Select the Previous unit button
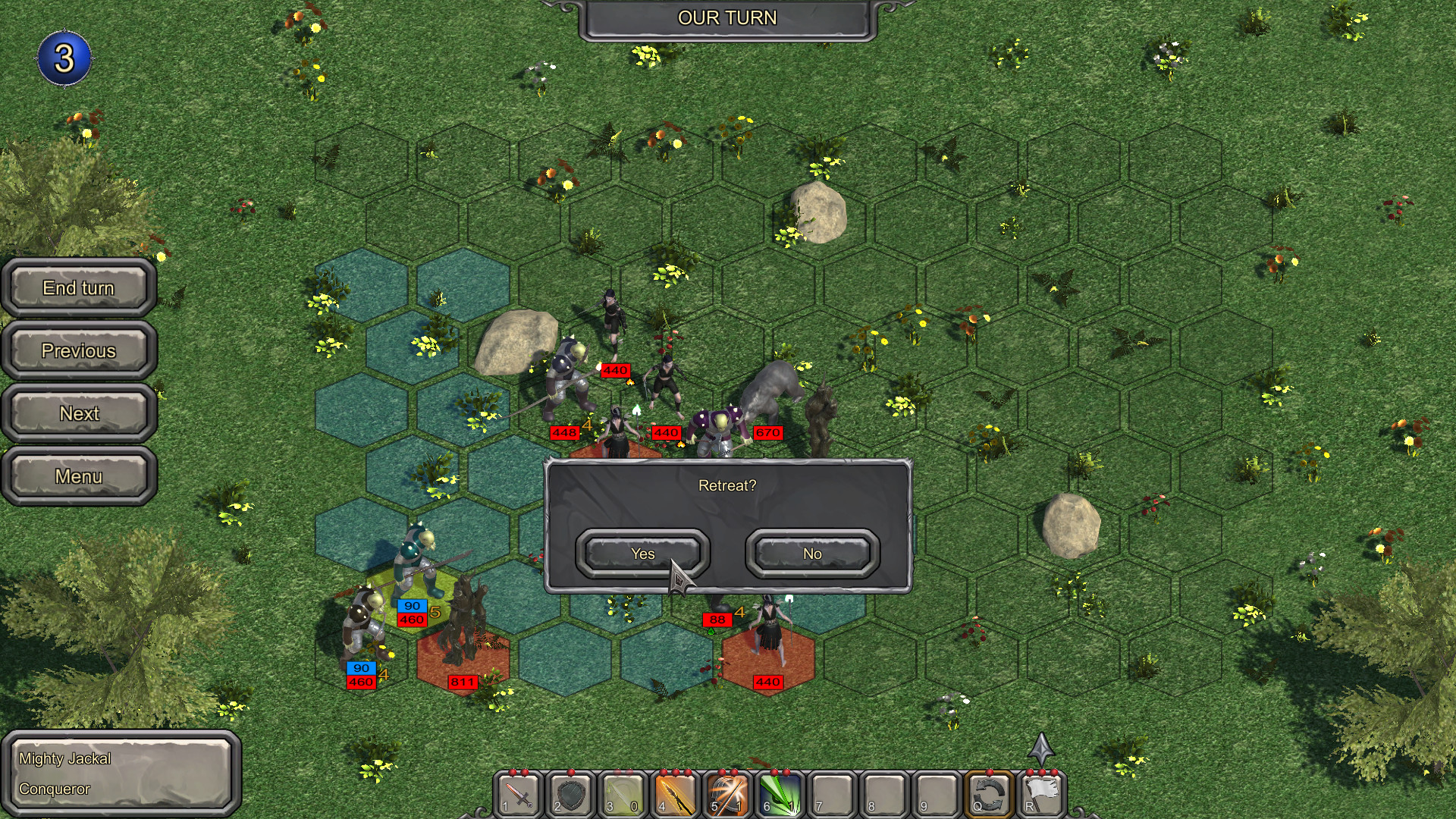Viewport: 1456px width, 819px height. [78, 350]
